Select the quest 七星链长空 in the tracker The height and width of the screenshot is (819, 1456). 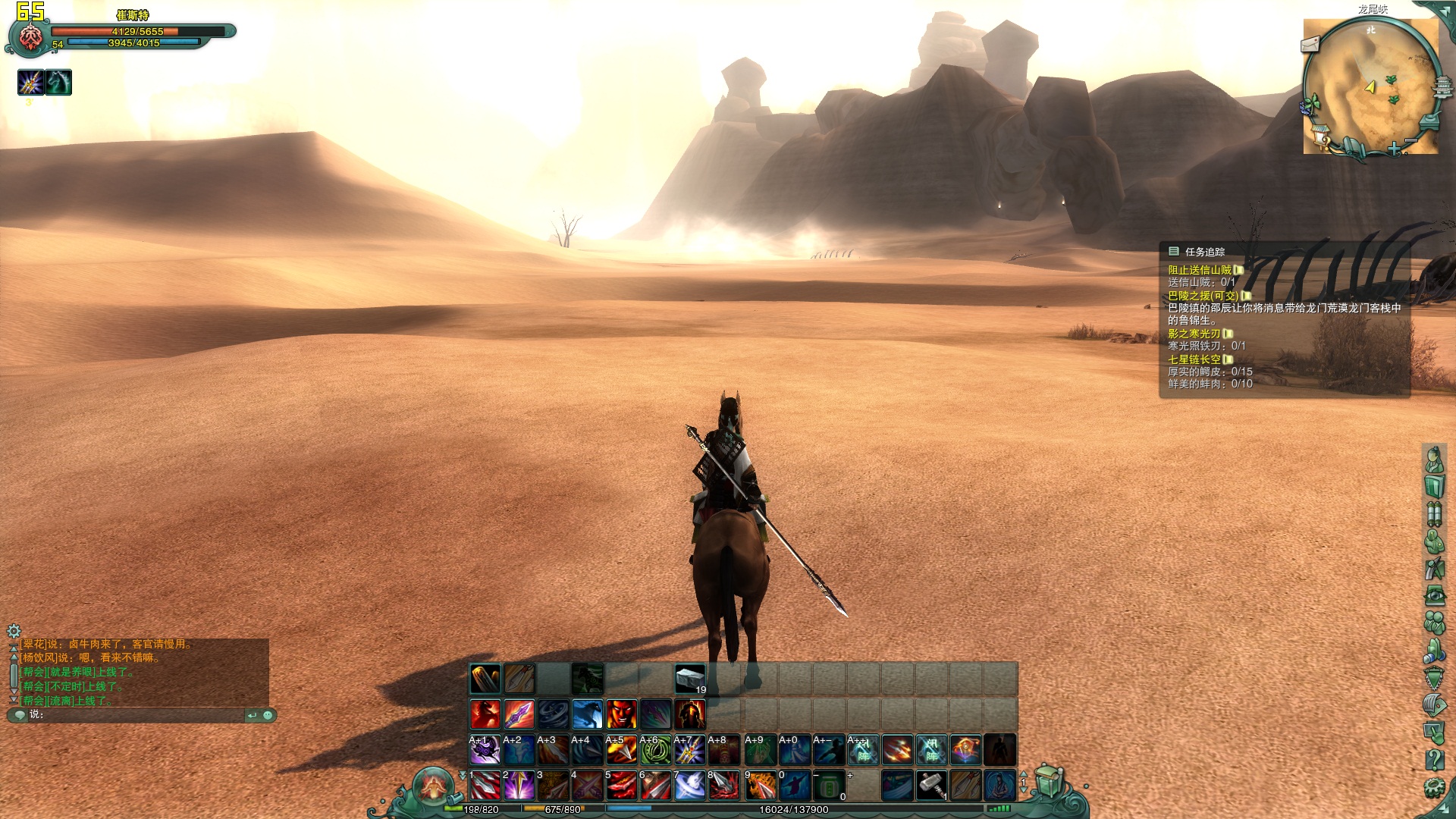(x=1194, y=359)
